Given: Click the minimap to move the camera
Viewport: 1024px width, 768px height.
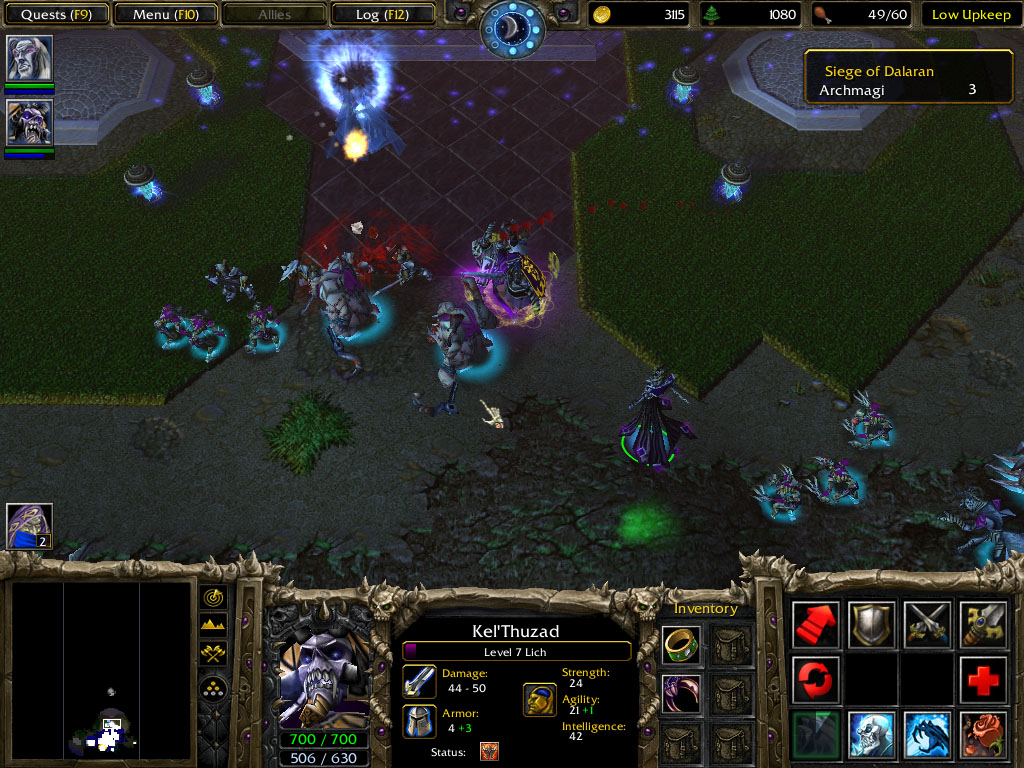Looking at the screenshot, I should (x=101, y=670).
